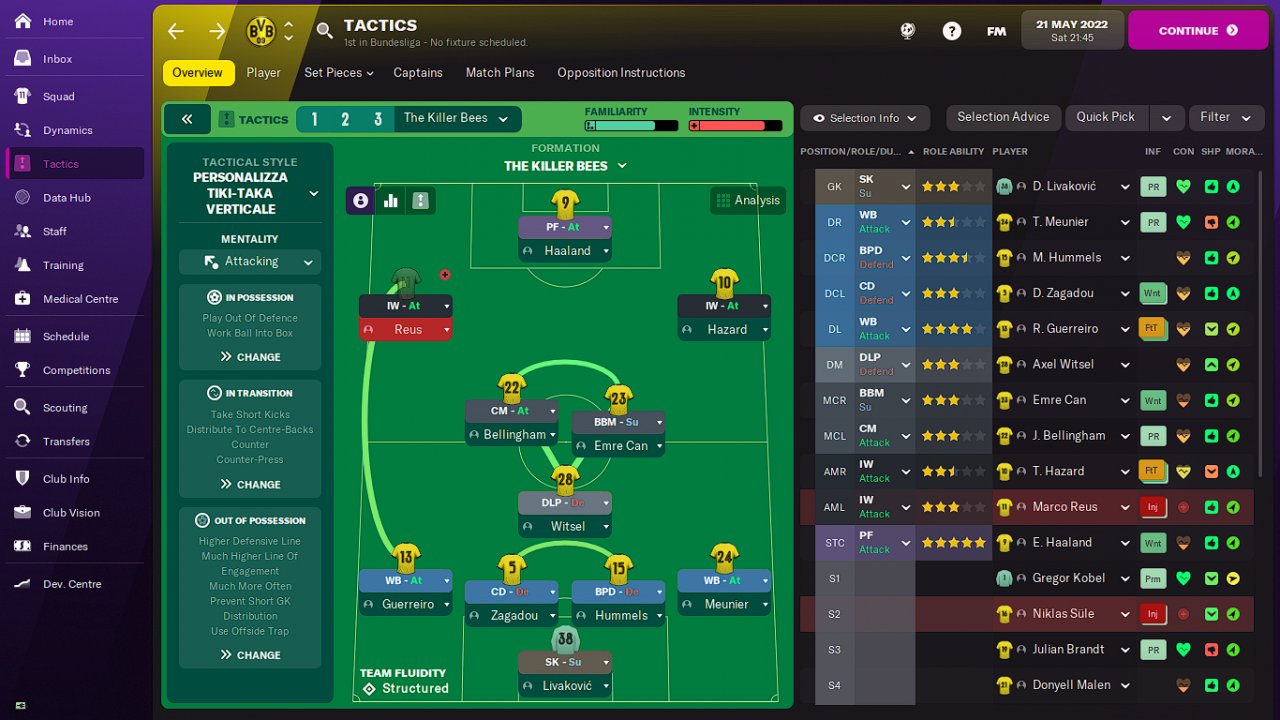Open the Transfers menu entry
The image size is (1280, 720).
coord(66,441)
